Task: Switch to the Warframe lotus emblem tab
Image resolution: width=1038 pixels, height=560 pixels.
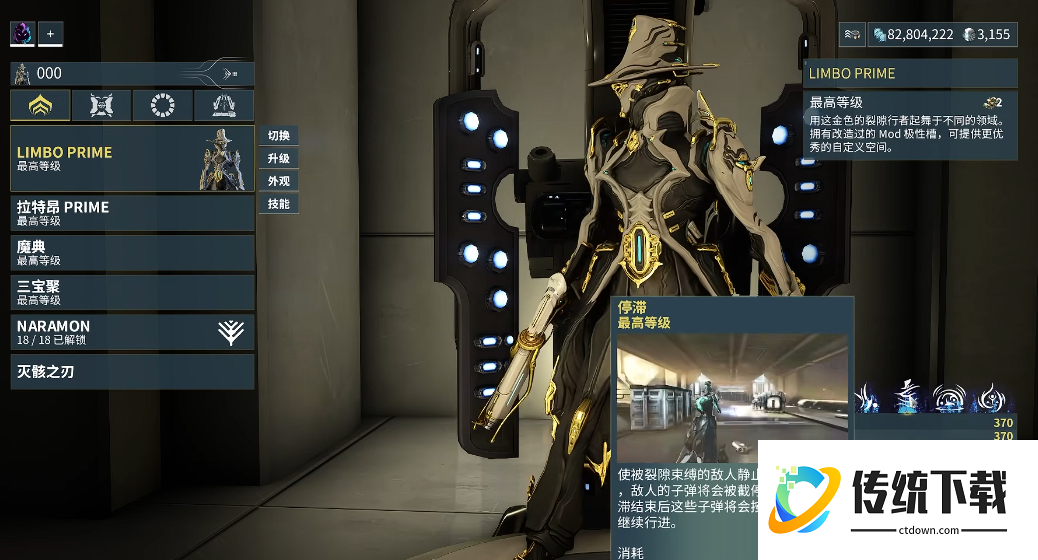Action: click(41, 106)
